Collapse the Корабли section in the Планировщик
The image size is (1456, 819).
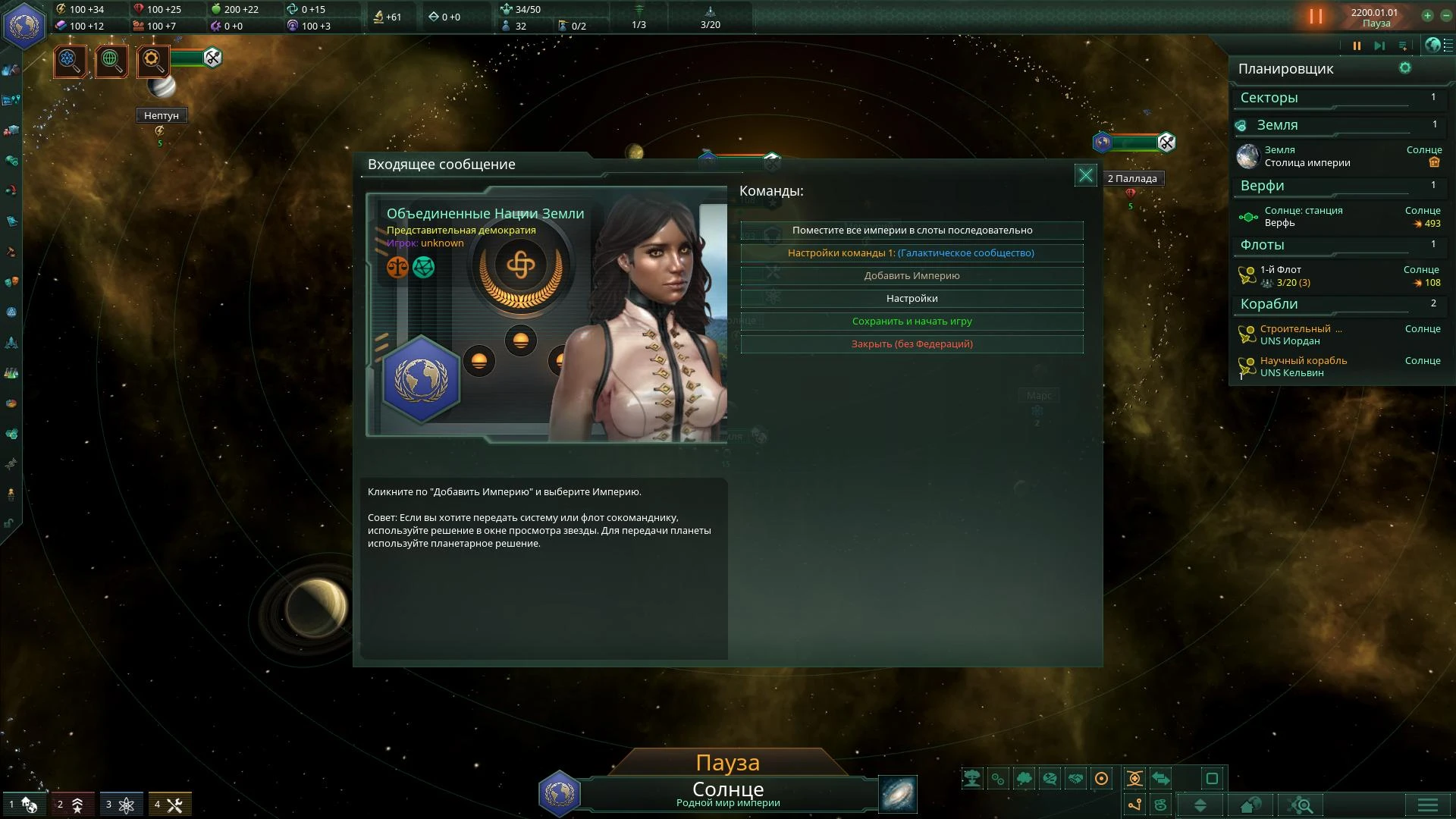[x=1338, y=304]
